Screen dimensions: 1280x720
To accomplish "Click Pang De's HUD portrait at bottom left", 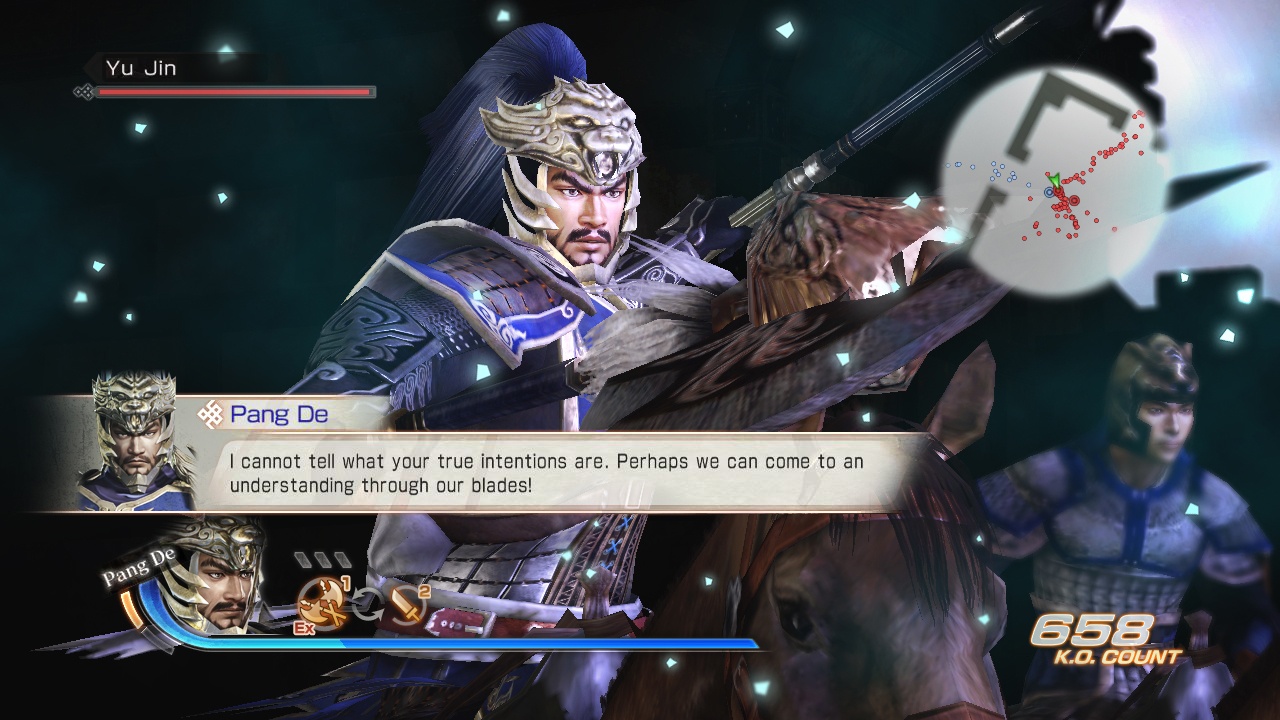I will 220,590.
